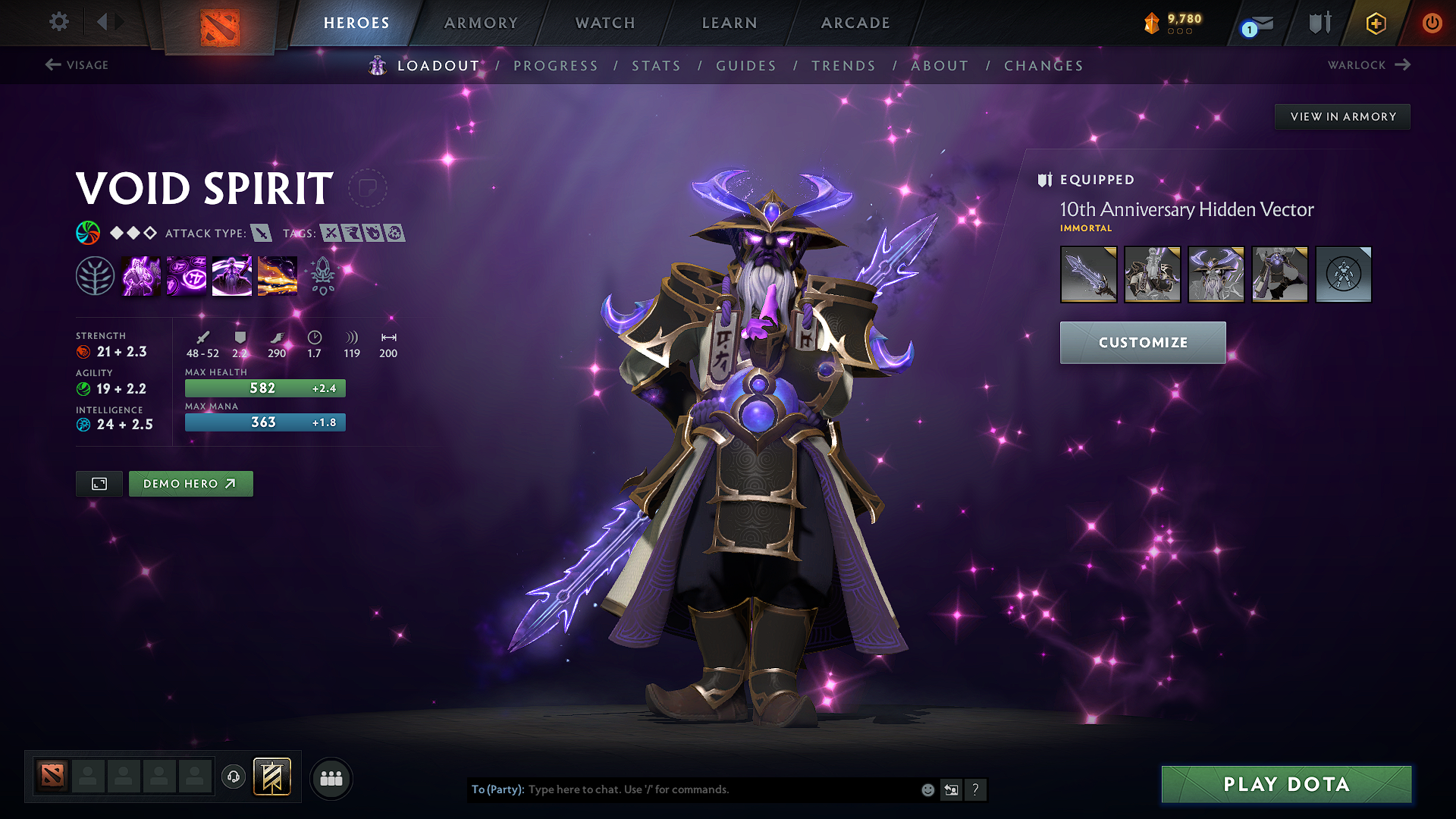The image size is (1456, 819).
Task: Click the hero facet pinwheel icon
Action: click(x=89, y=233)
